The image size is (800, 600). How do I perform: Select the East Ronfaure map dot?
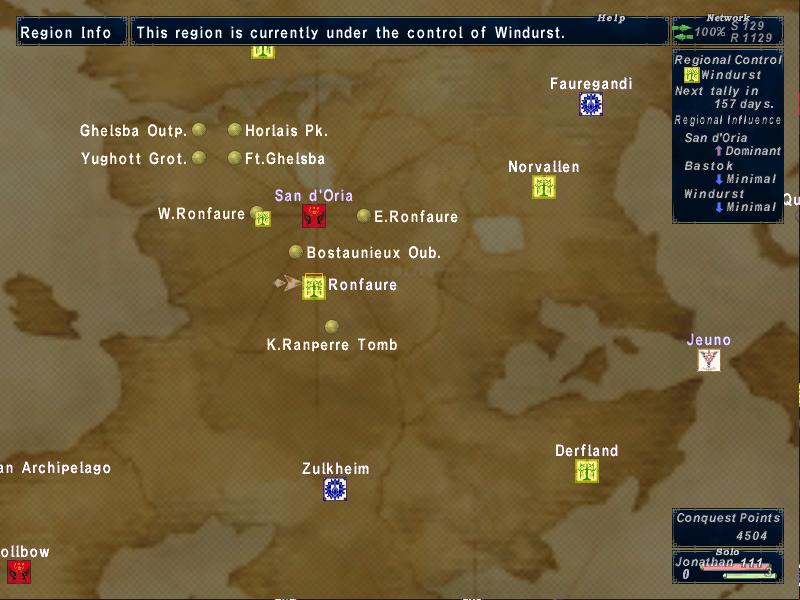click(x=364, y=215)
